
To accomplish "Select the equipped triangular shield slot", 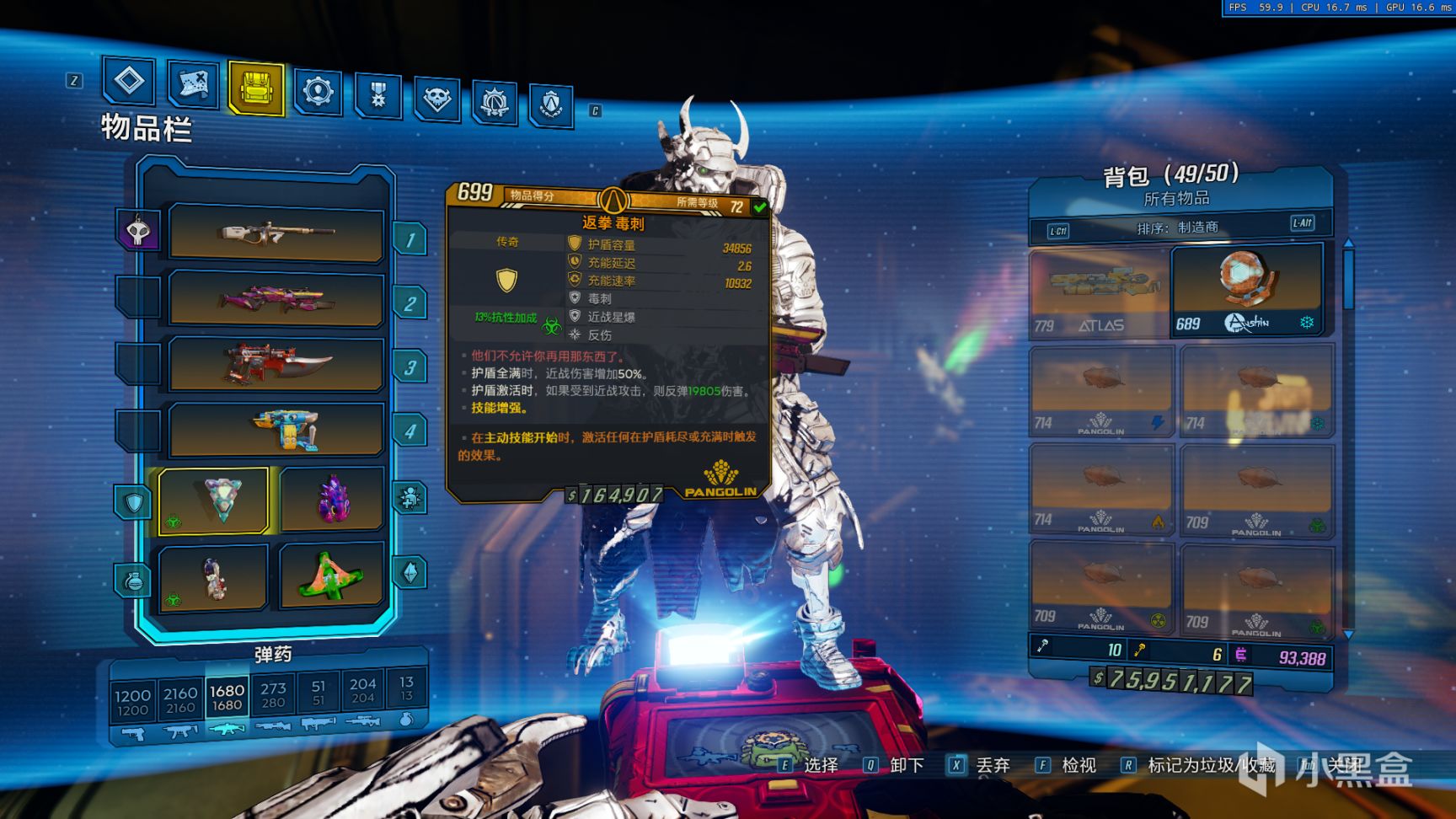I will click(214, 500).
